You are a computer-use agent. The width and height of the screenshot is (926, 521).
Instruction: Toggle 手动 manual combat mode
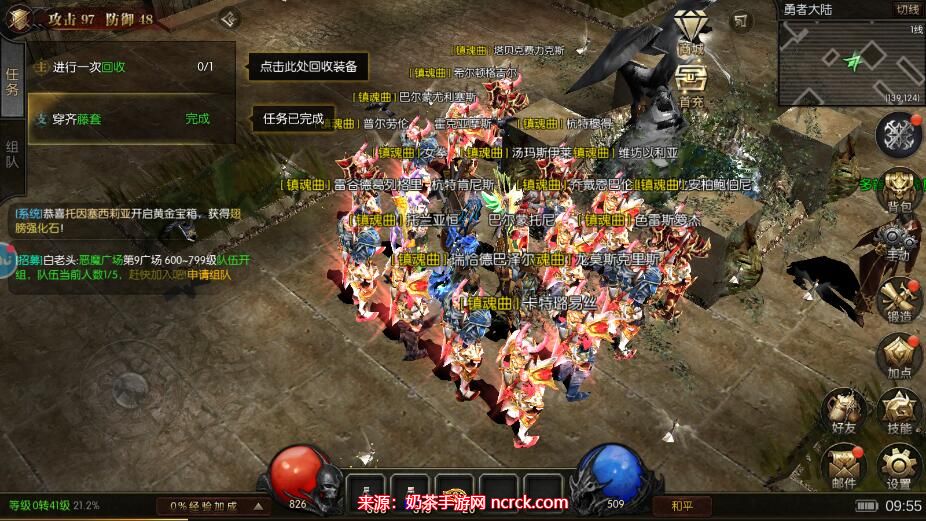pyautogui.click(x=898, y=240)
